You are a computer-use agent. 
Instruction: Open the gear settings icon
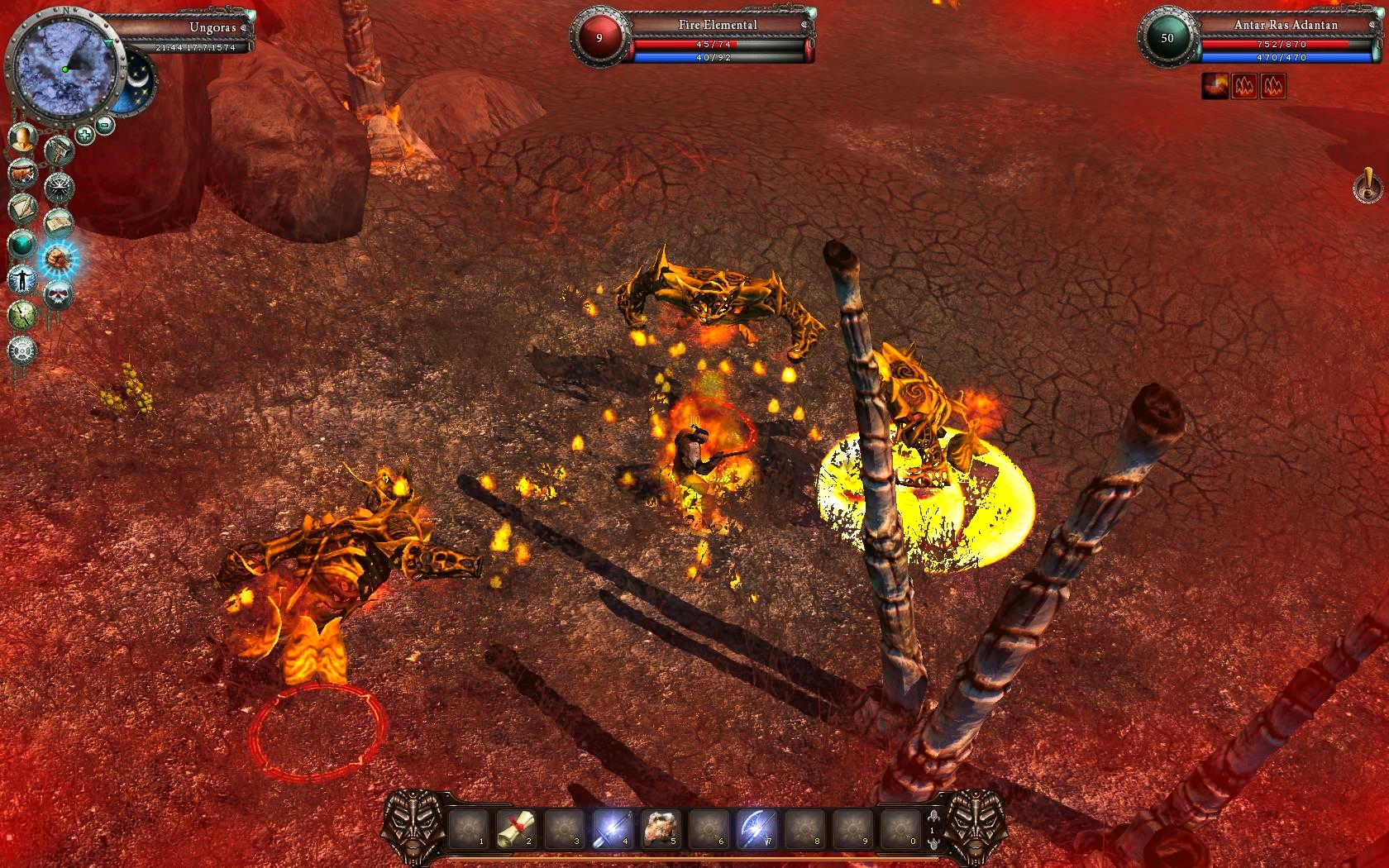[22, 351]
